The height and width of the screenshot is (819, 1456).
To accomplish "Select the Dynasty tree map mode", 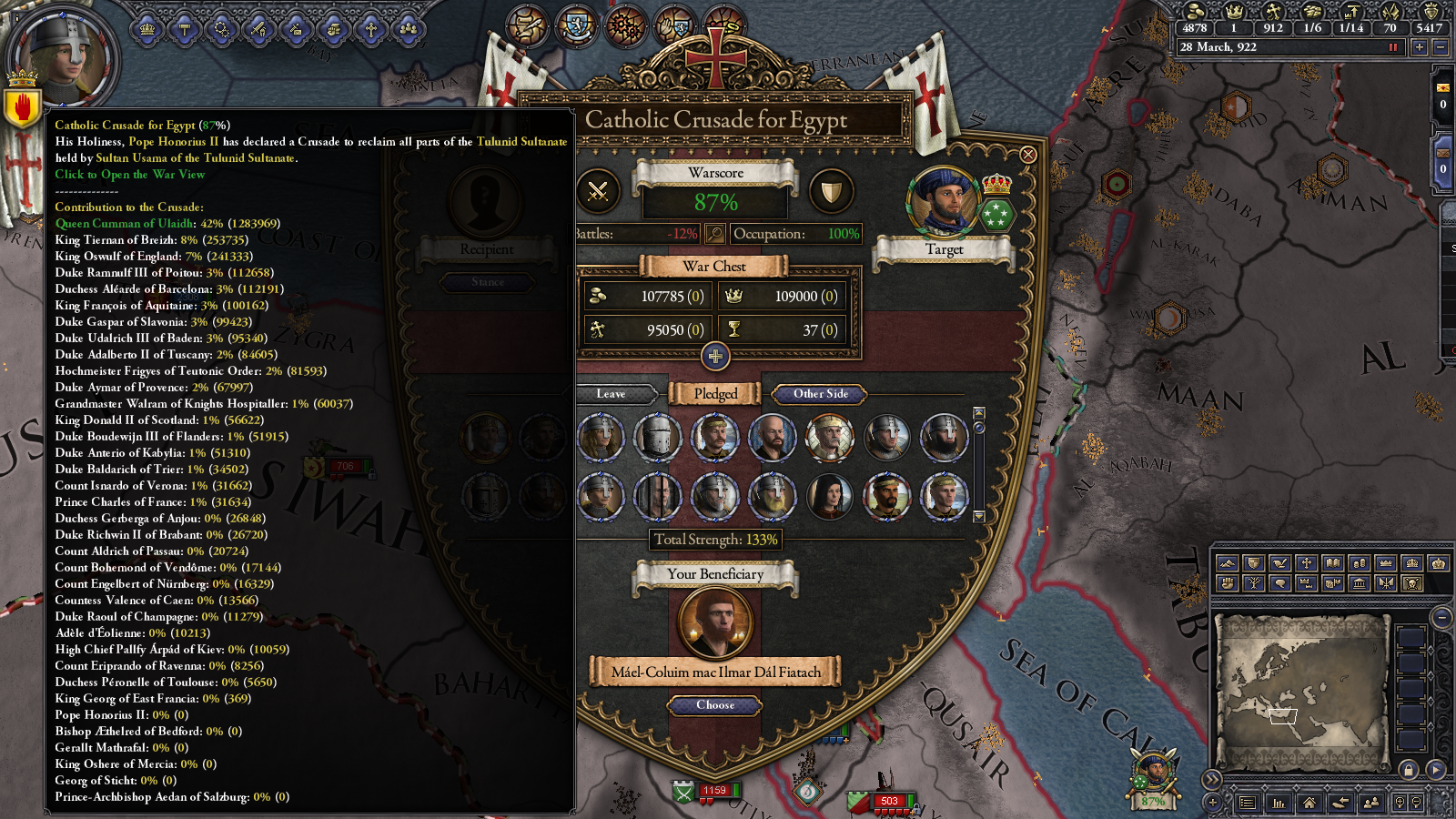I will pos(1253,582).
